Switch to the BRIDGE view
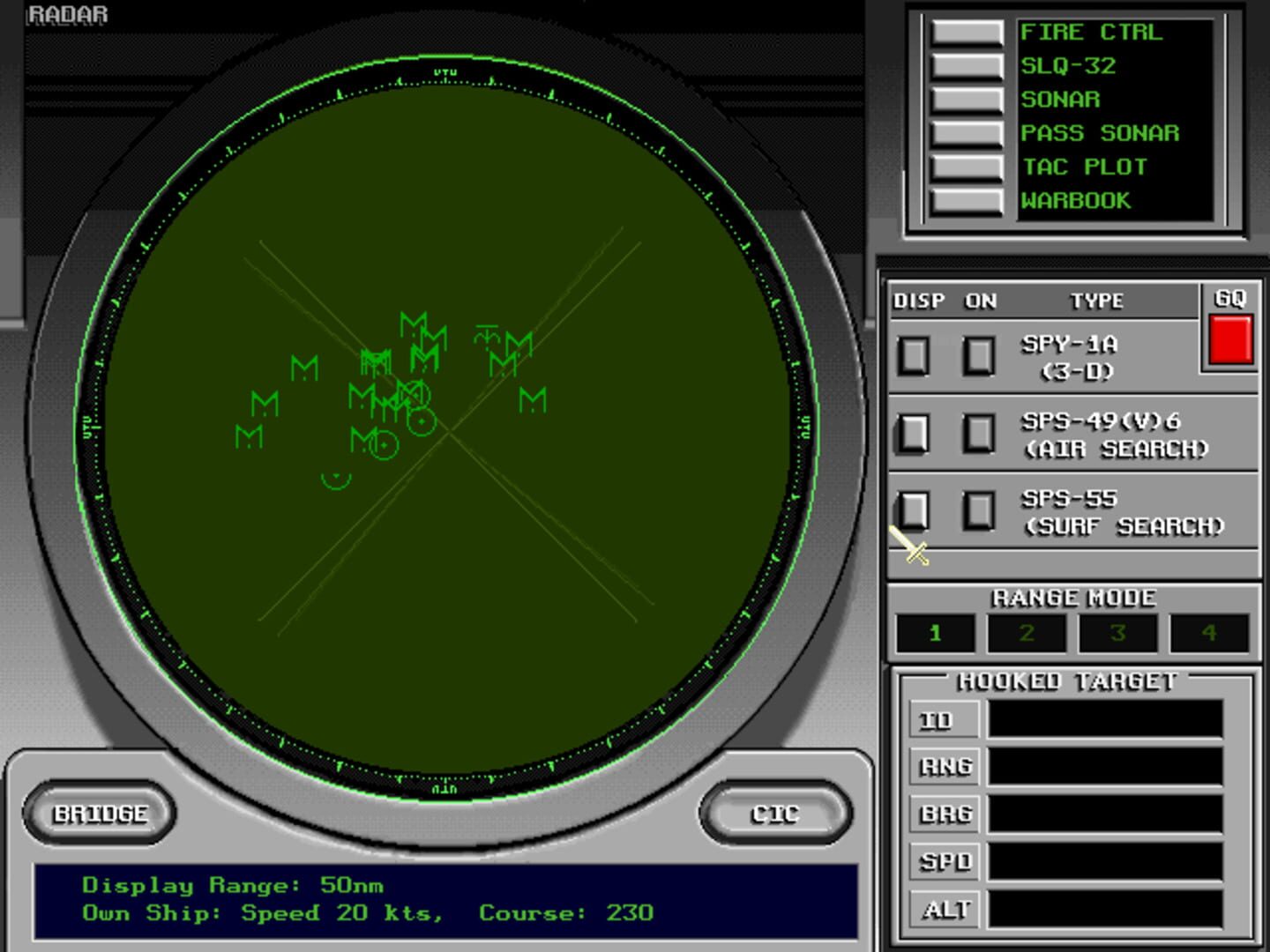Image resolution: width=1270 pixels, height=952 pixels. pyautogui.click(x=100, y=813)
